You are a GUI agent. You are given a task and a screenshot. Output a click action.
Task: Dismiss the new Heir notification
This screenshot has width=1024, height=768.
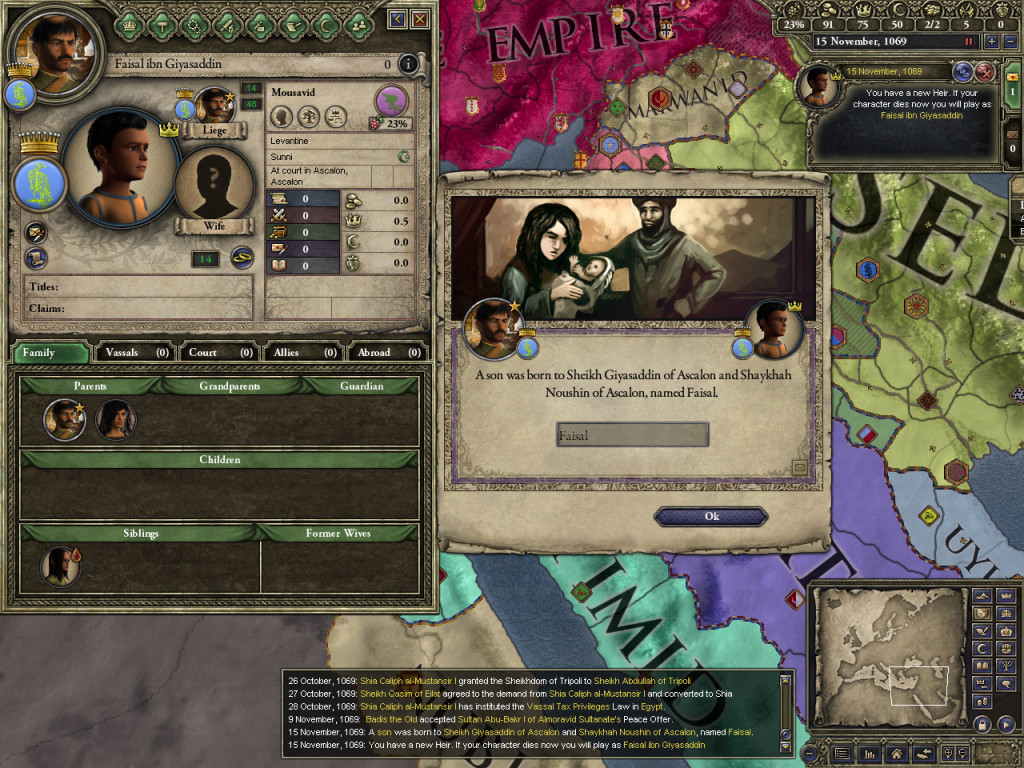tap(984, 71)
